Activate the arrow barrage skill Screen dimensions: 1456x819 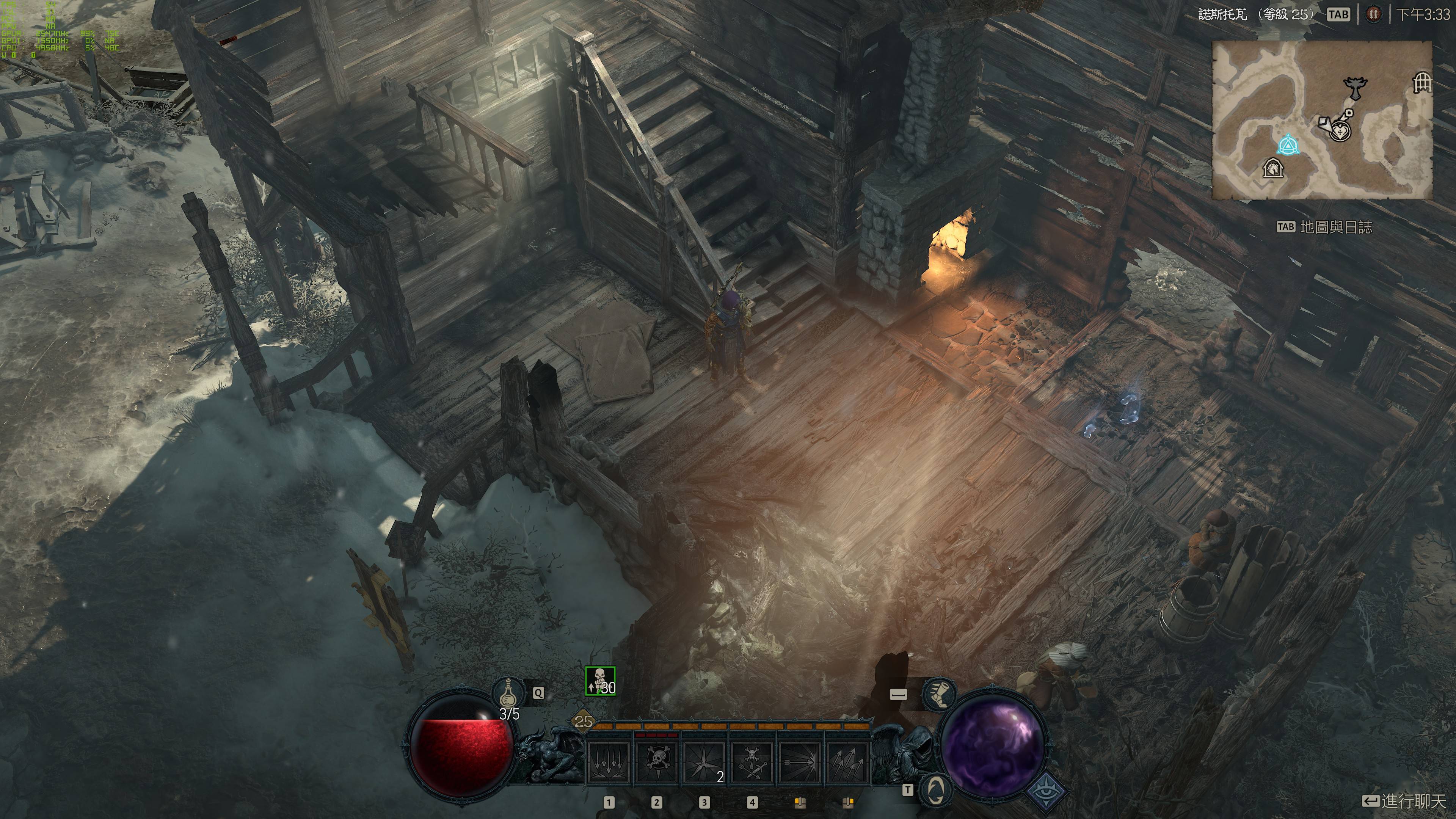coord(847,763)
